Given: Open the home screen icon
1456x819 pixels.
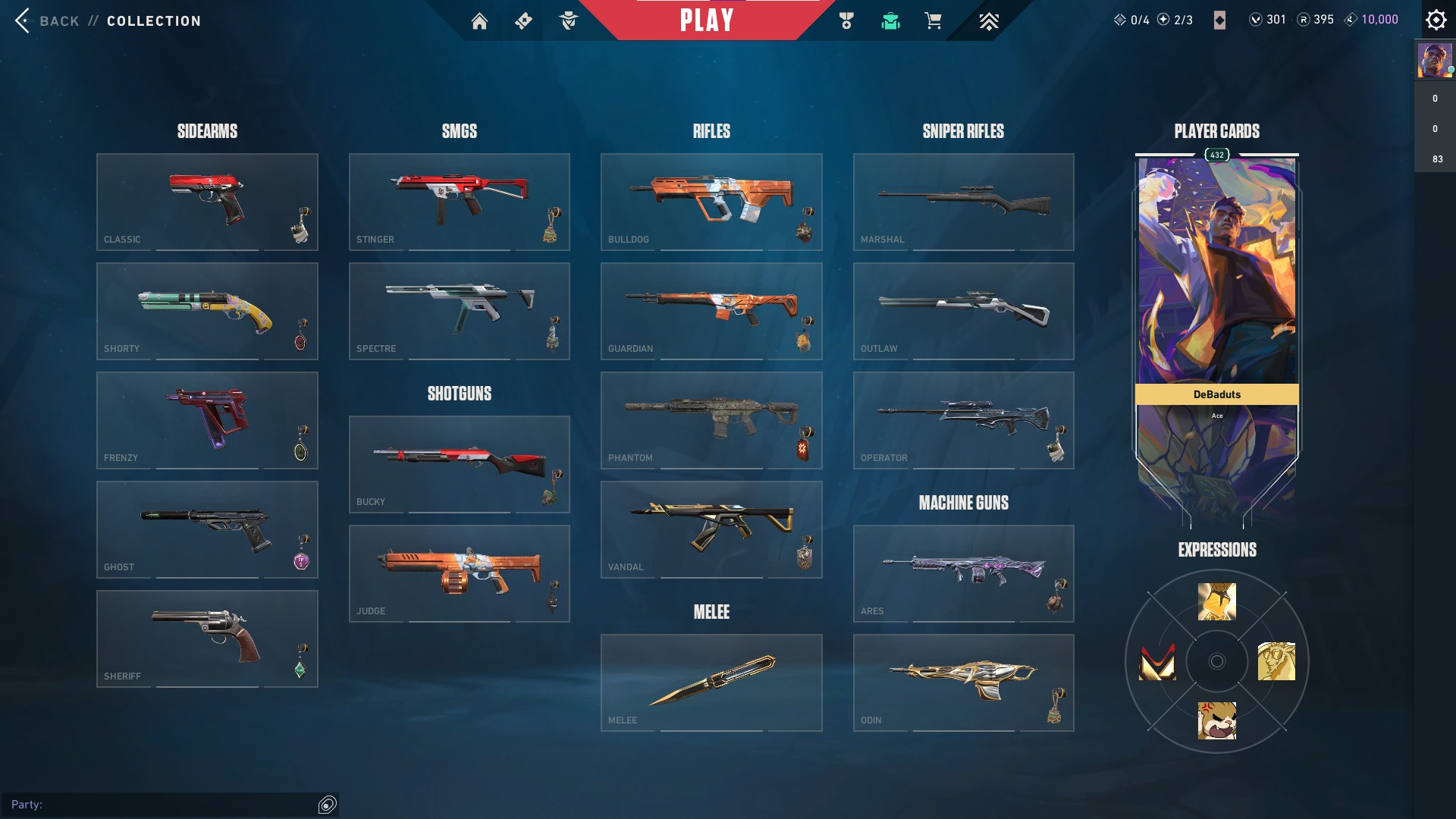Looking at the screenshot, I should [479, 21].
